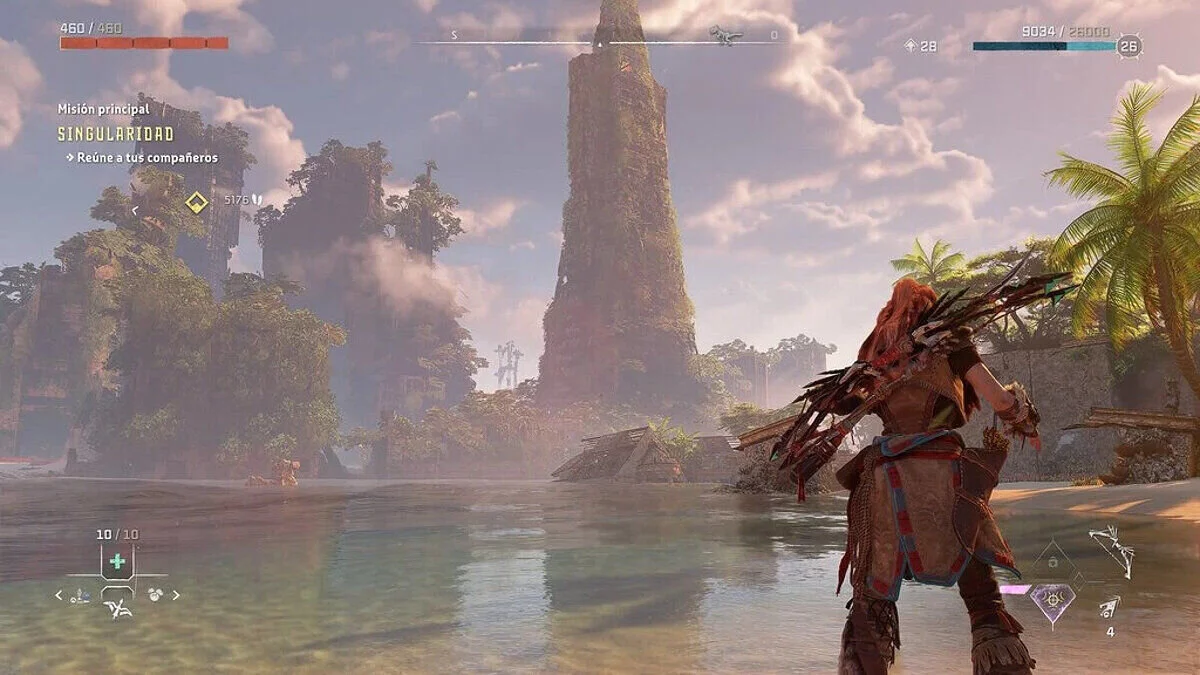Viewport: 1200px width, 675px height.
Task: Choose the arrow ammo type icon
Action: (1109, 606)
